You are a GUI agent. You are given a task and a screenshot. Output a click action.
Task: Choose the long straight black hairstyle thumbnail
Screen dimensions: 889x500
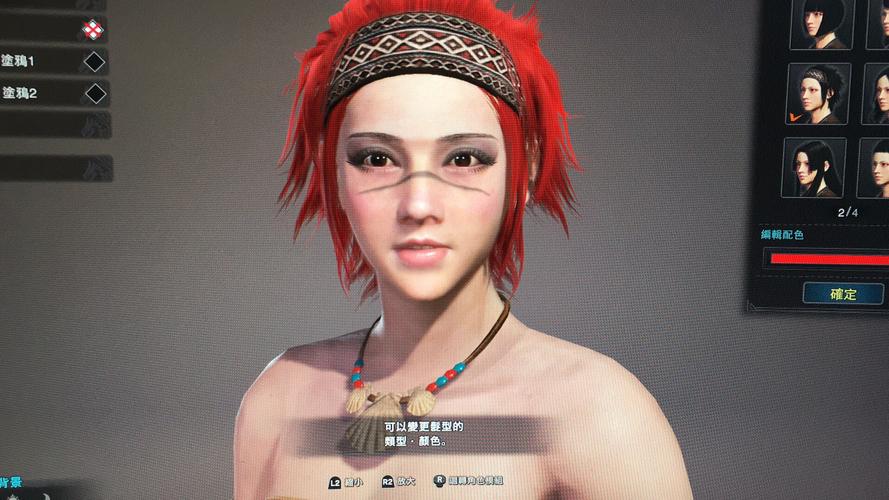[813, 167]
